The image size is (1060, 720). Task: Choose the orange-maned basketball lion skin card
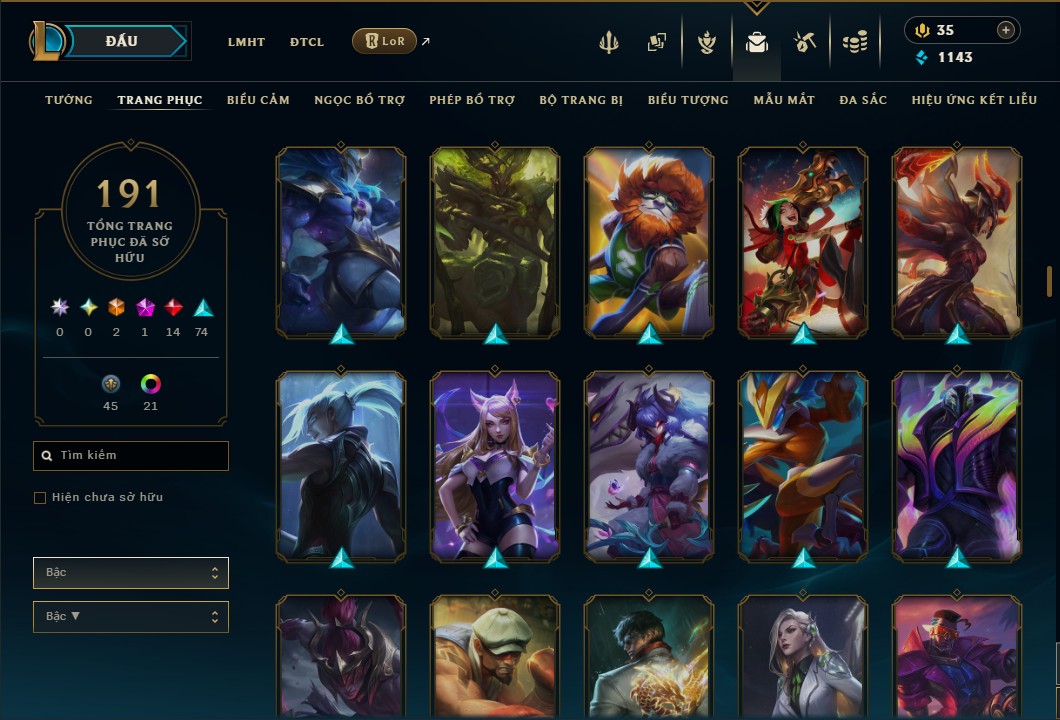coord(649,240)
